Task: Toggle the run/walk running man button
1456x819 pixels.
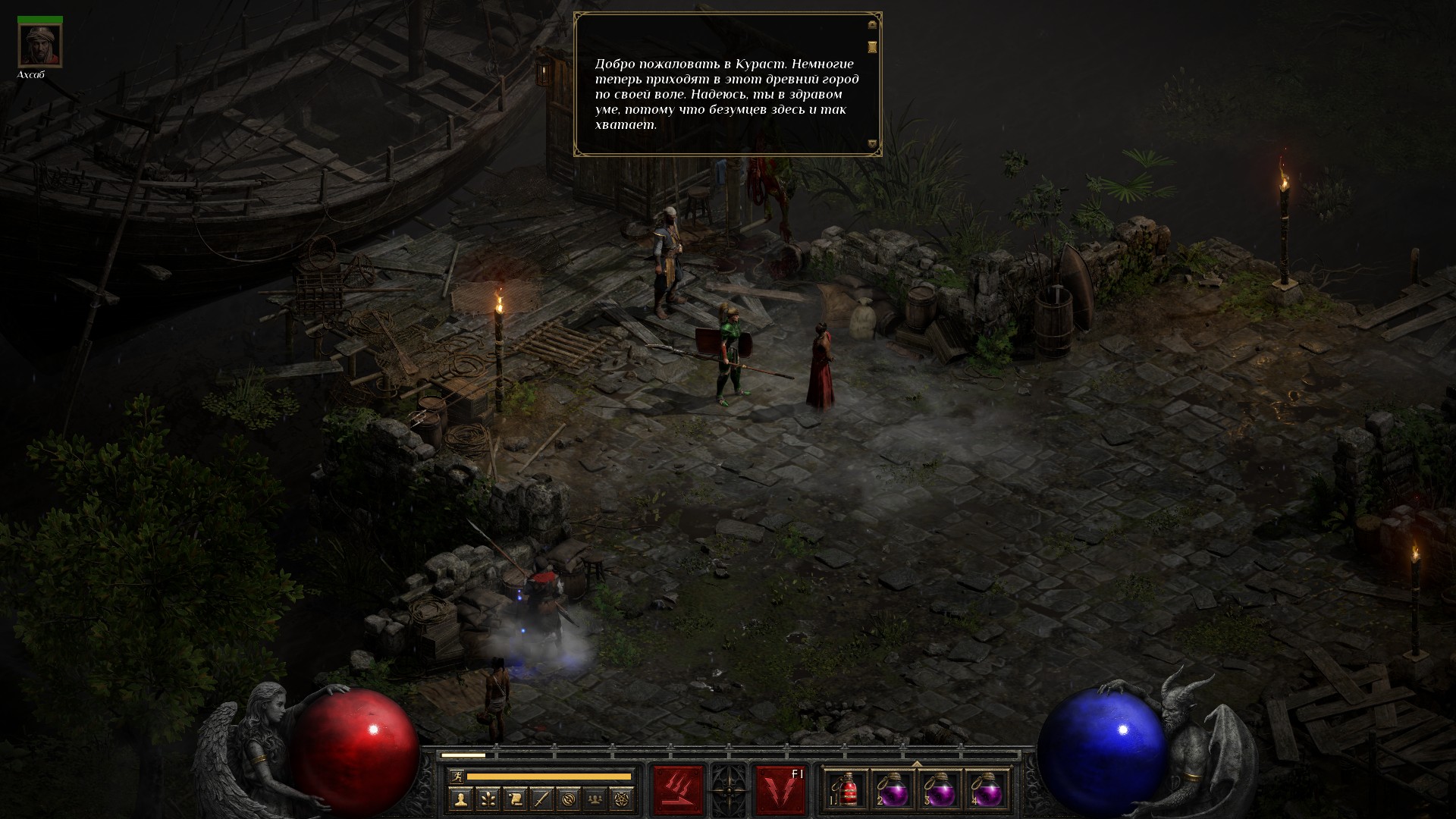Action: point(455,776)
